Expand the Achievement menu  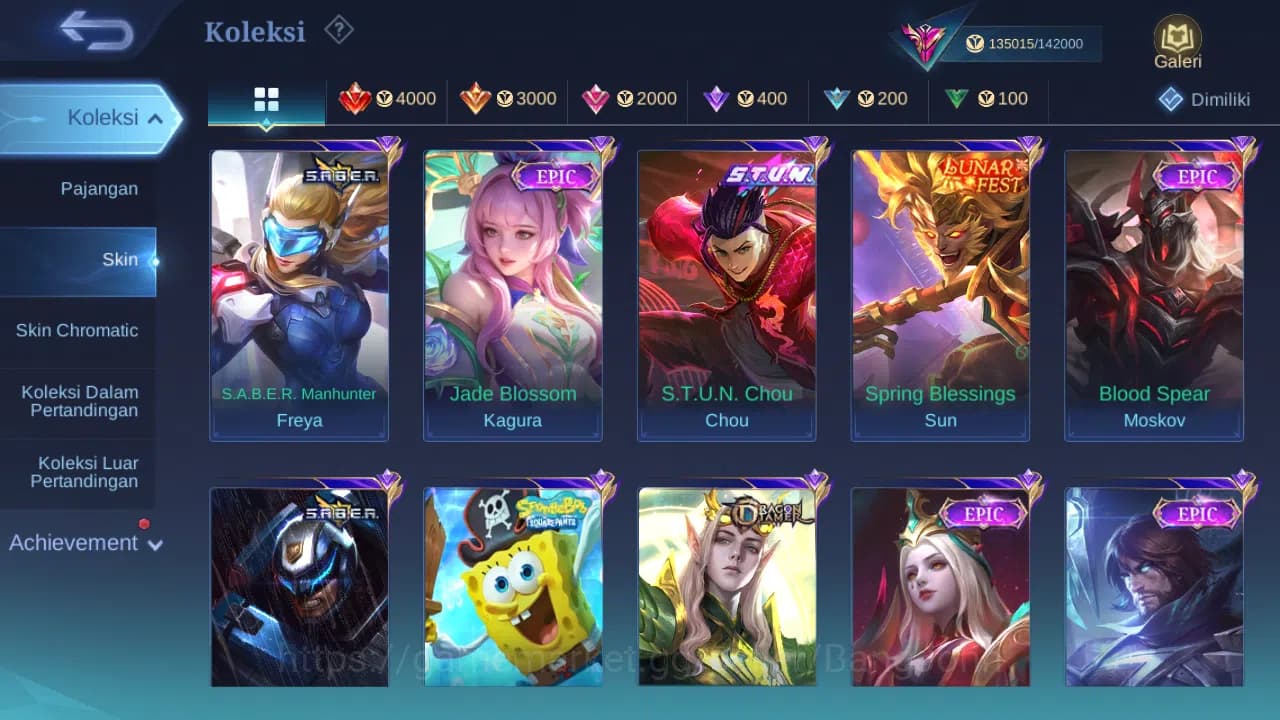[x=84, y=543]
